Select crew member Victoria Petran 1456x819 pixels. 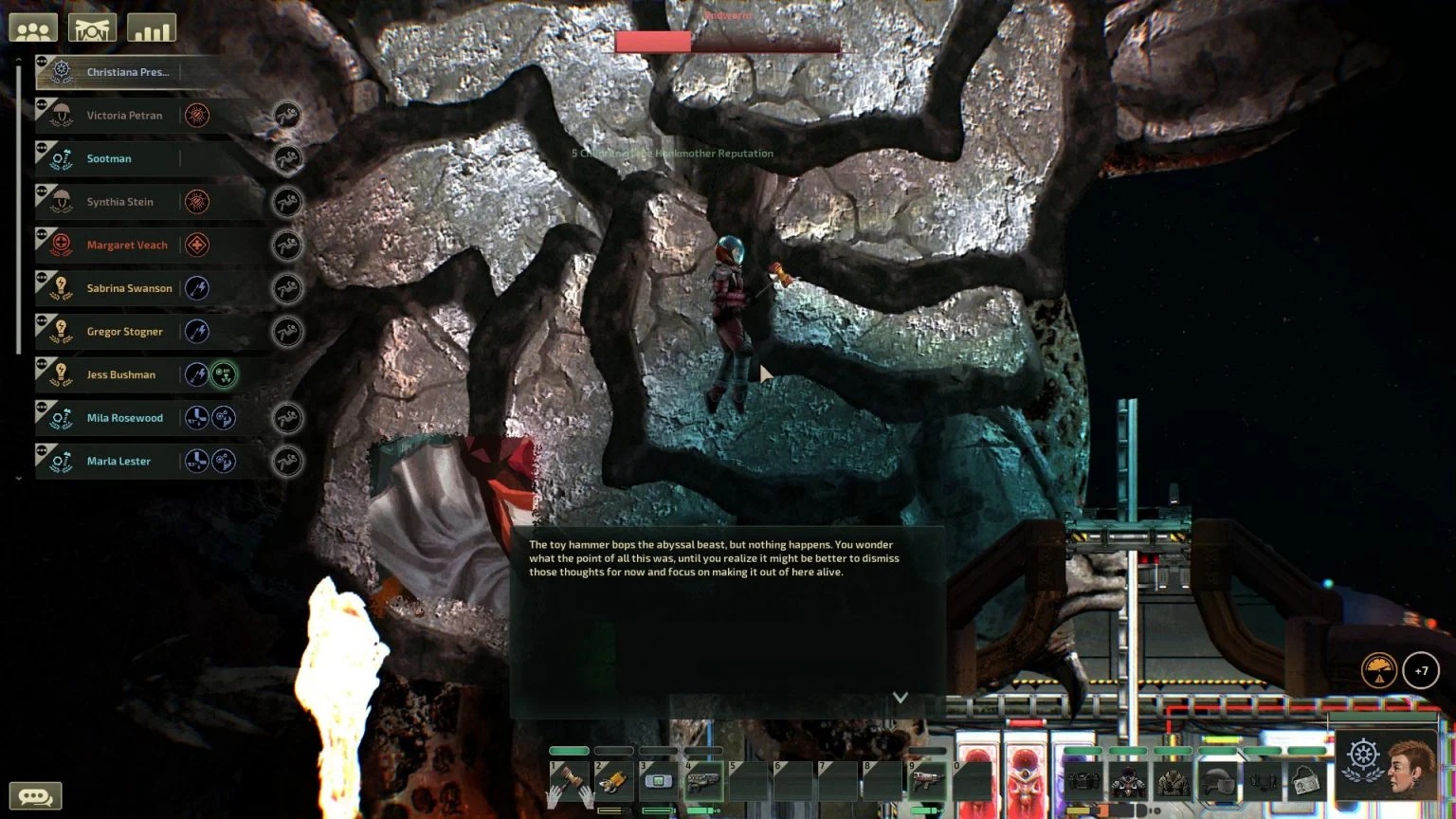coord(124,116)
